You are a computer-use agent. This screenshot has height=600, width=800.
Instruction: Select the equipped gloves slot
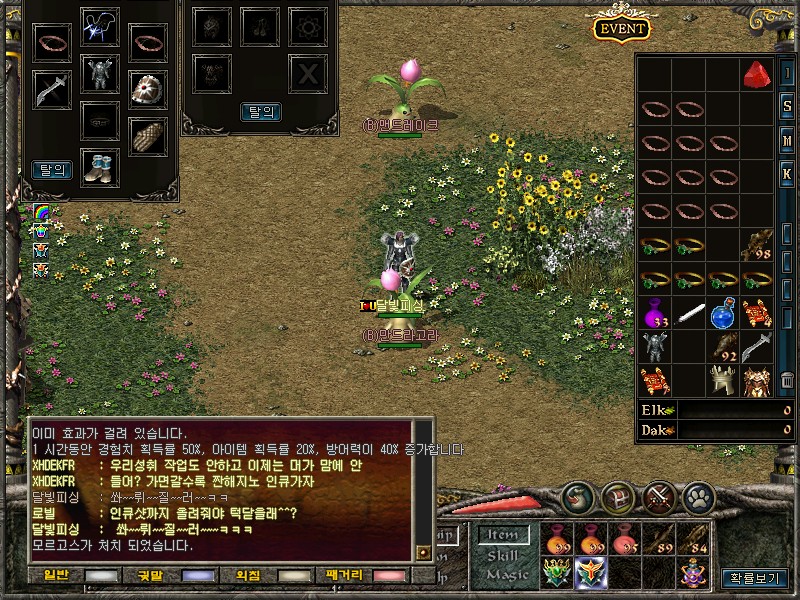click(148, 136)
